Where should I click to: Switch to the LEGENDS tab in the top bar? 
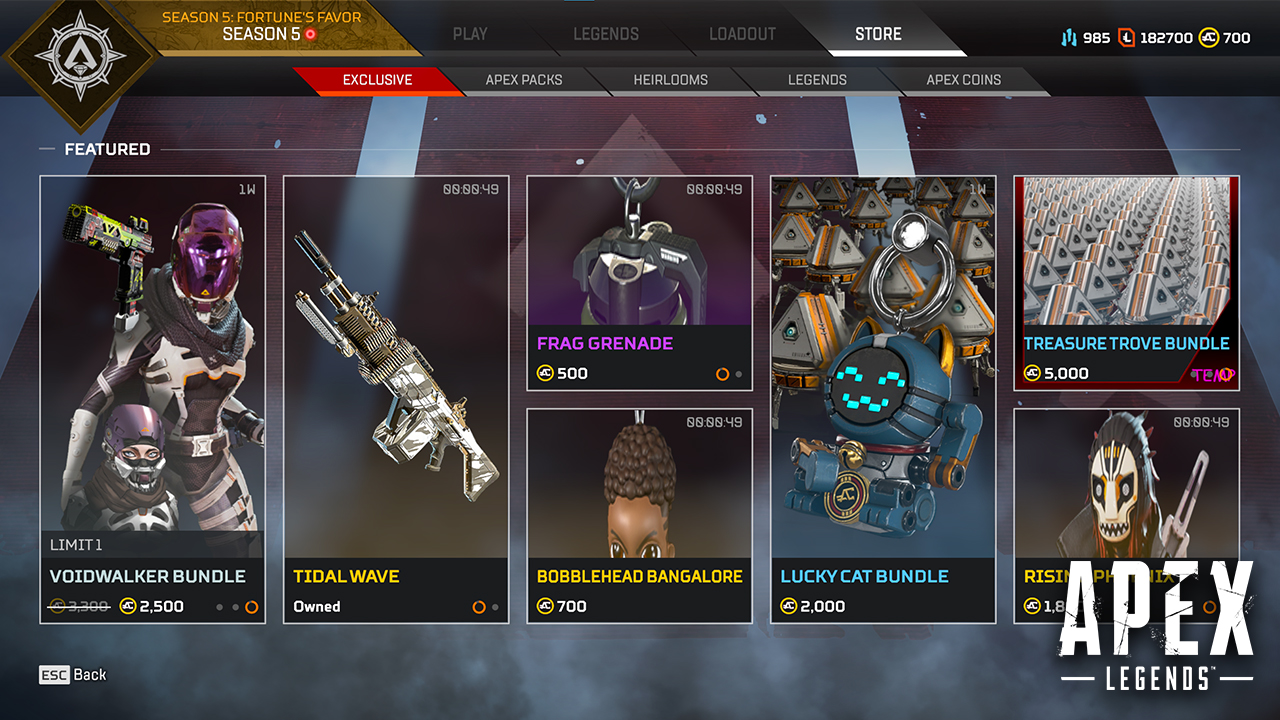(x=606, y=33)
